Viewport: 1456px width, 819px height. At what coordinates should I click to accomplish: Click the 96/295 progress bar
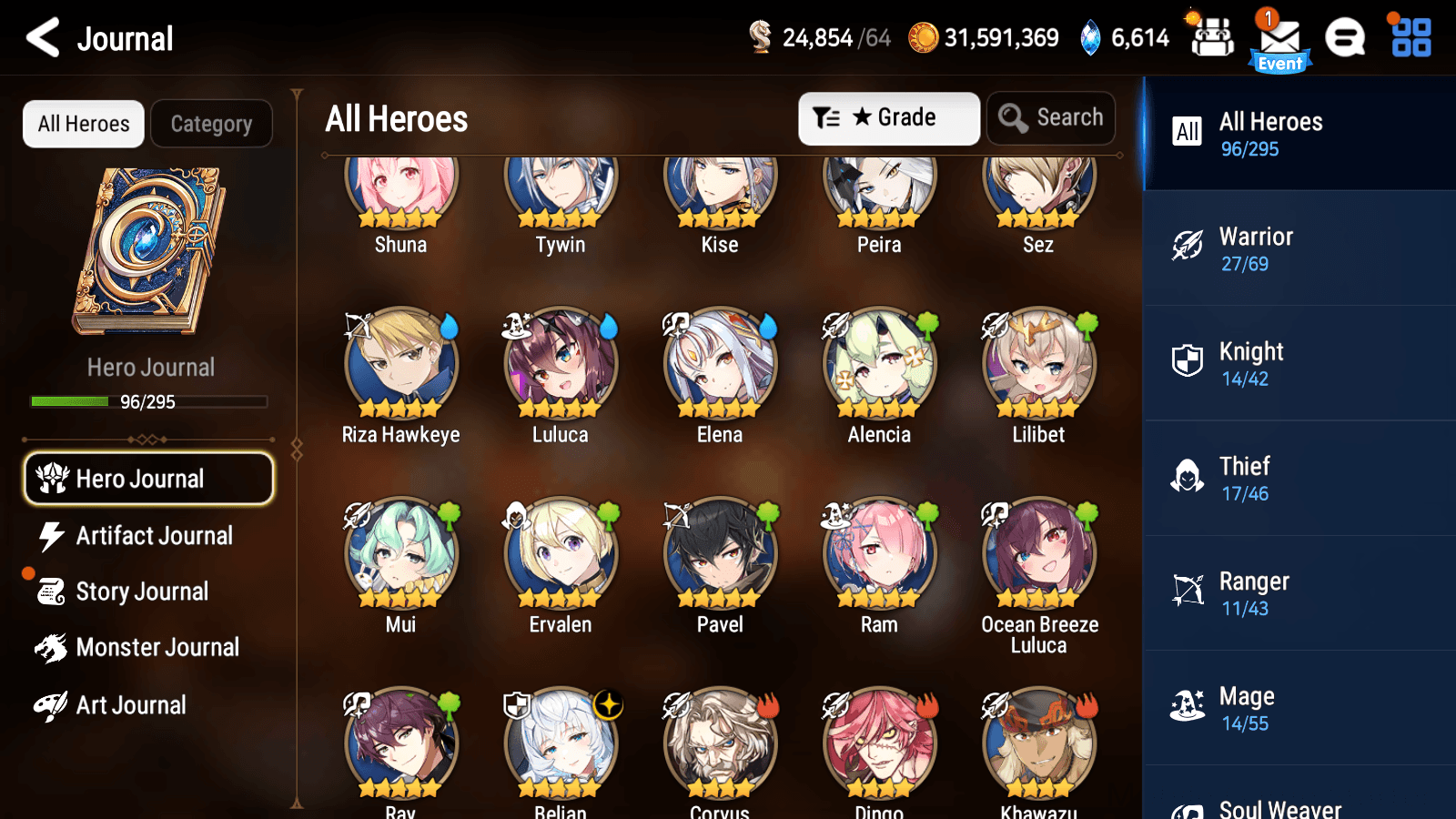pos(148,401)
